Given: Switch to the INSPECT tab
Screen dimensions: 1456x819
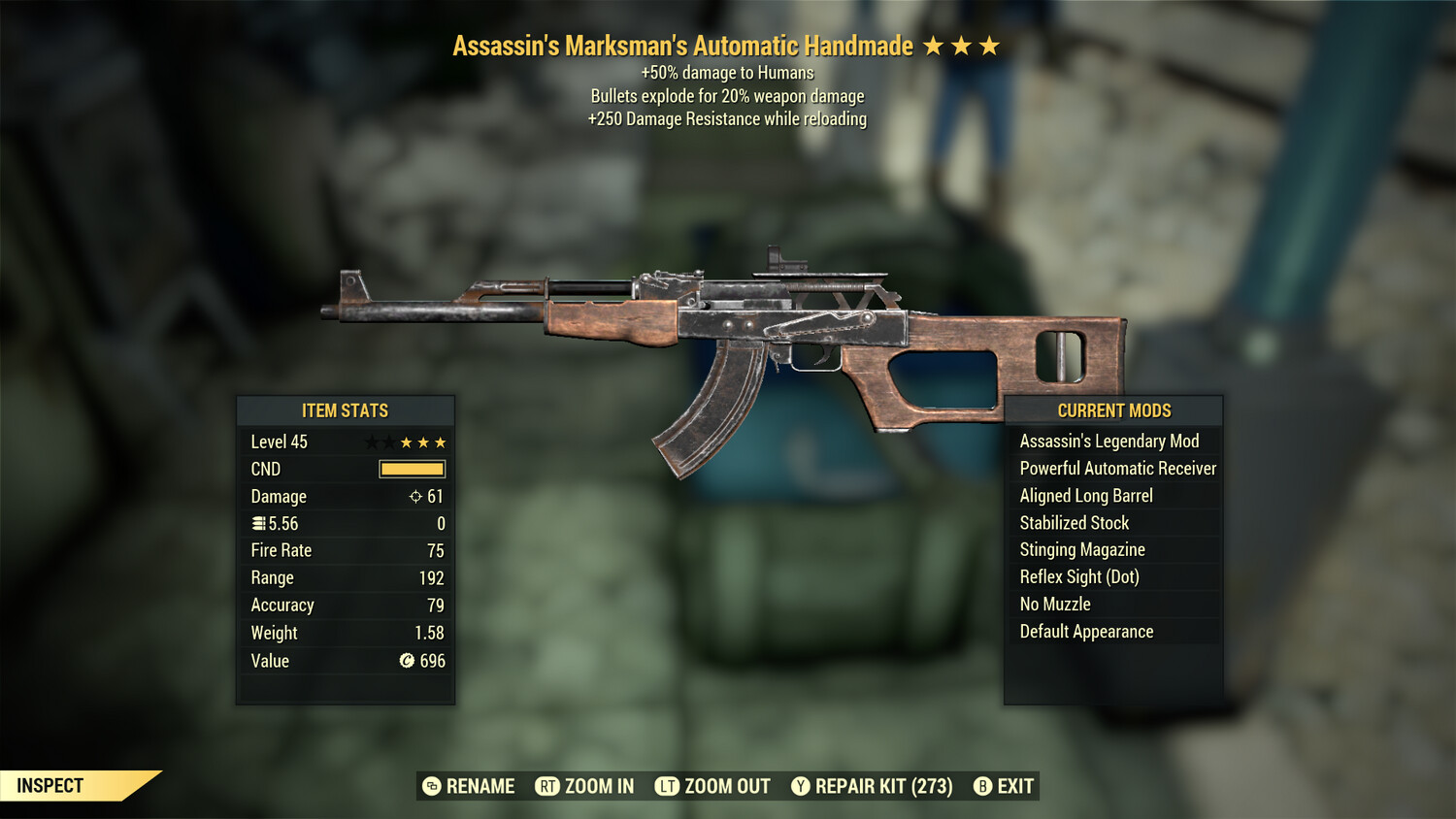Looking at the screenshot, I should coord(50,786).
